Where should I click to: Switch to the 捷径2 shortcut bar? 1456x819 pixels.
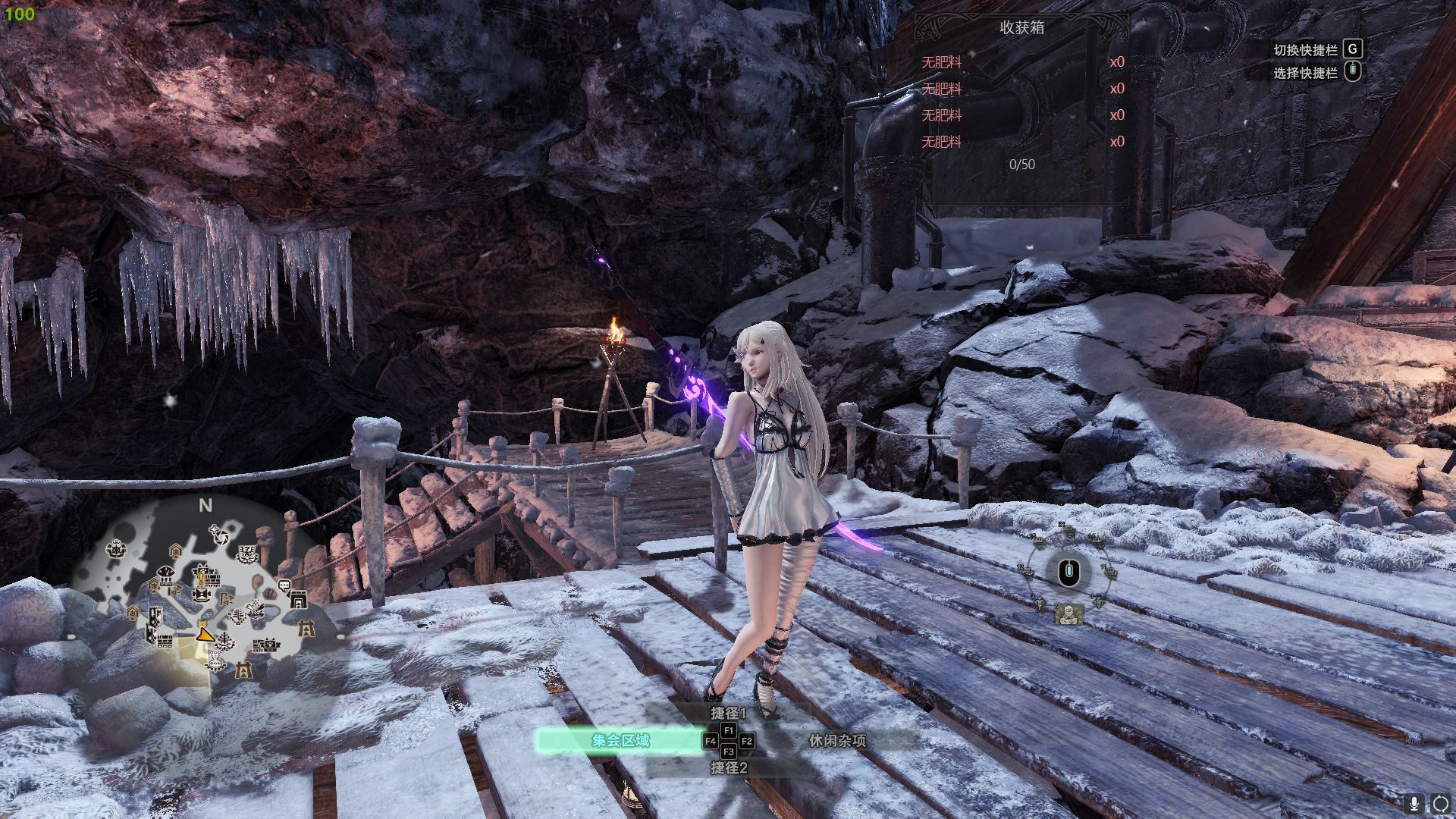coord(728,767)
